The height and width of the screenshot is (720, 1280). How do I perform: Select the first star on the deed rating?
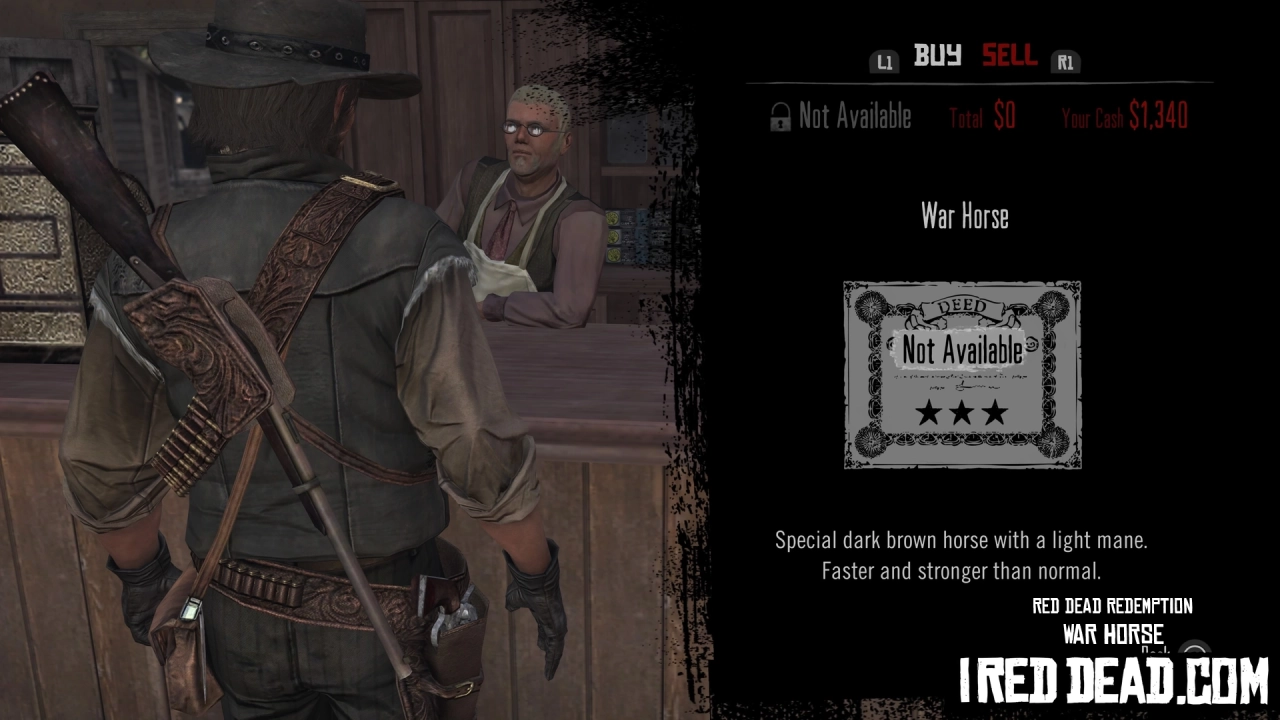[x=929, y=412]
